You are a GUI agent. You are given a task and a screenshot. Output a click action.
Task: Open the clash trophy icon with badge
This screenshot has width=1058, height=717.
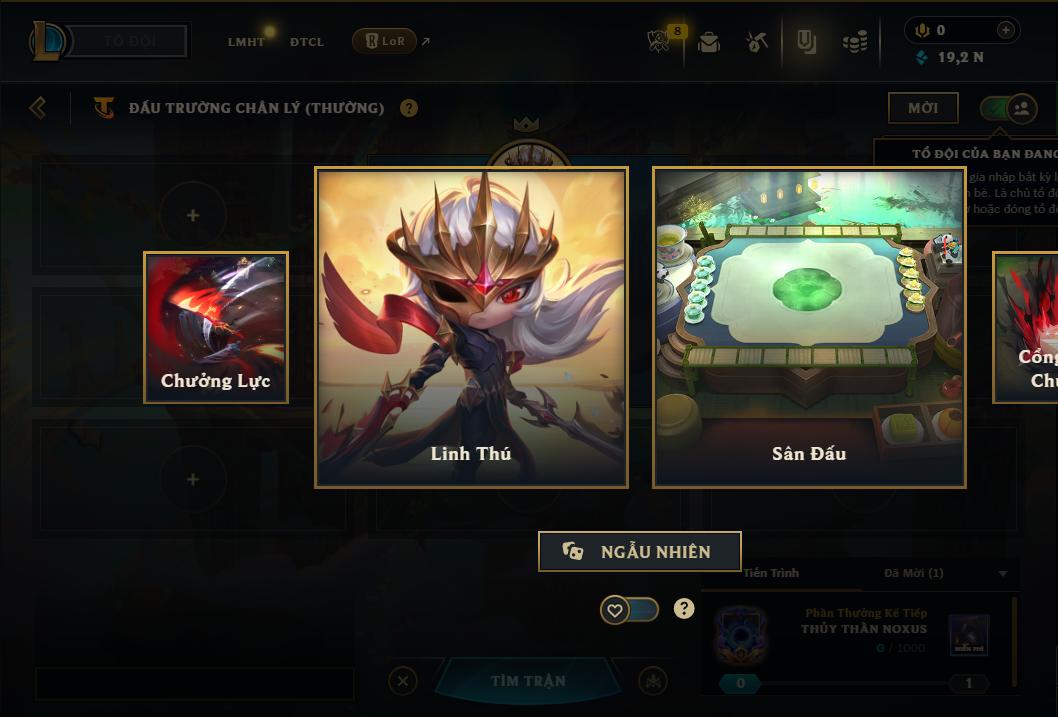(x=659, y=41)
